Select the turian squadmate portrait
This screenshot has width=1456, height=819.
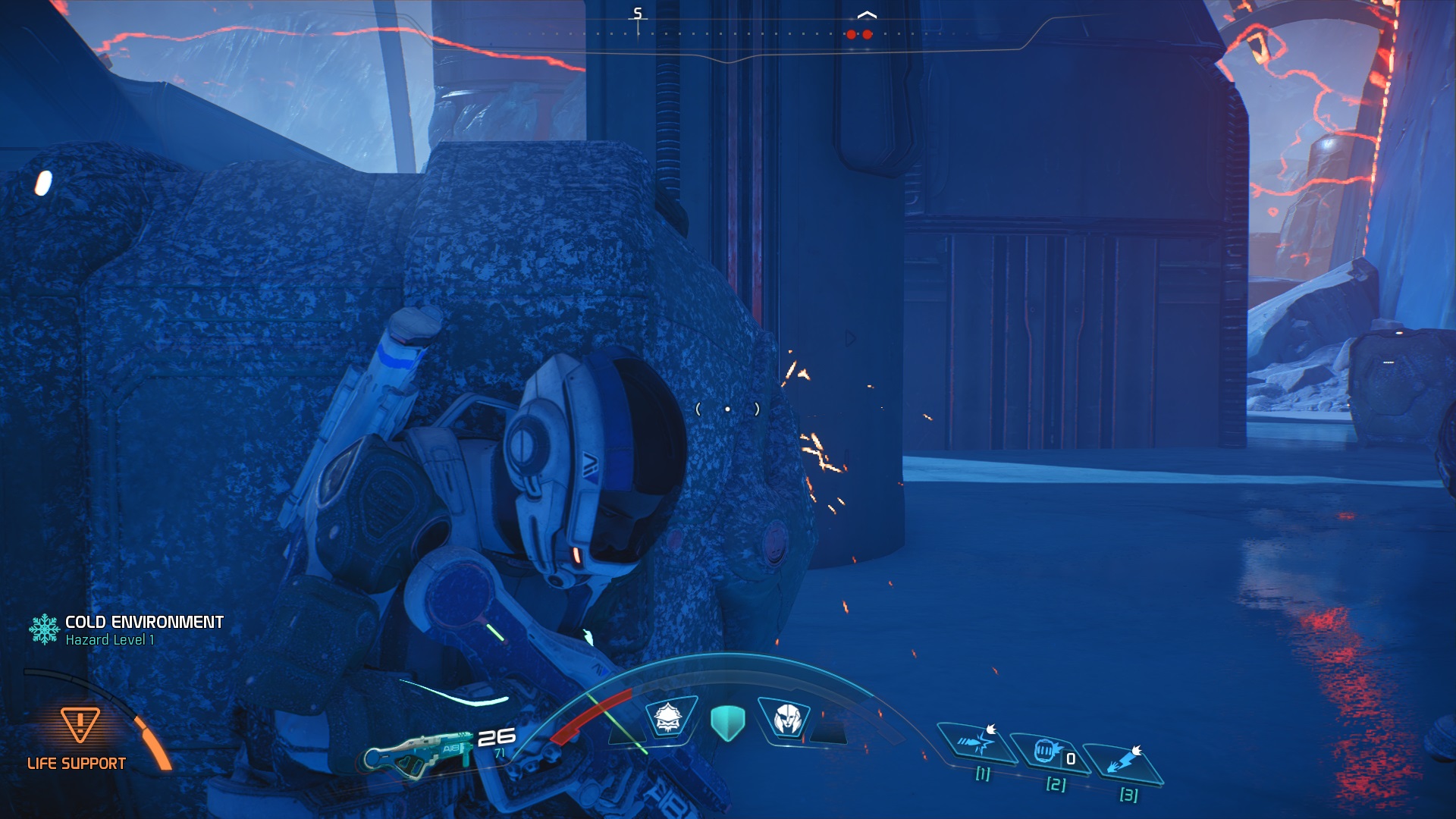click(786, 717)
